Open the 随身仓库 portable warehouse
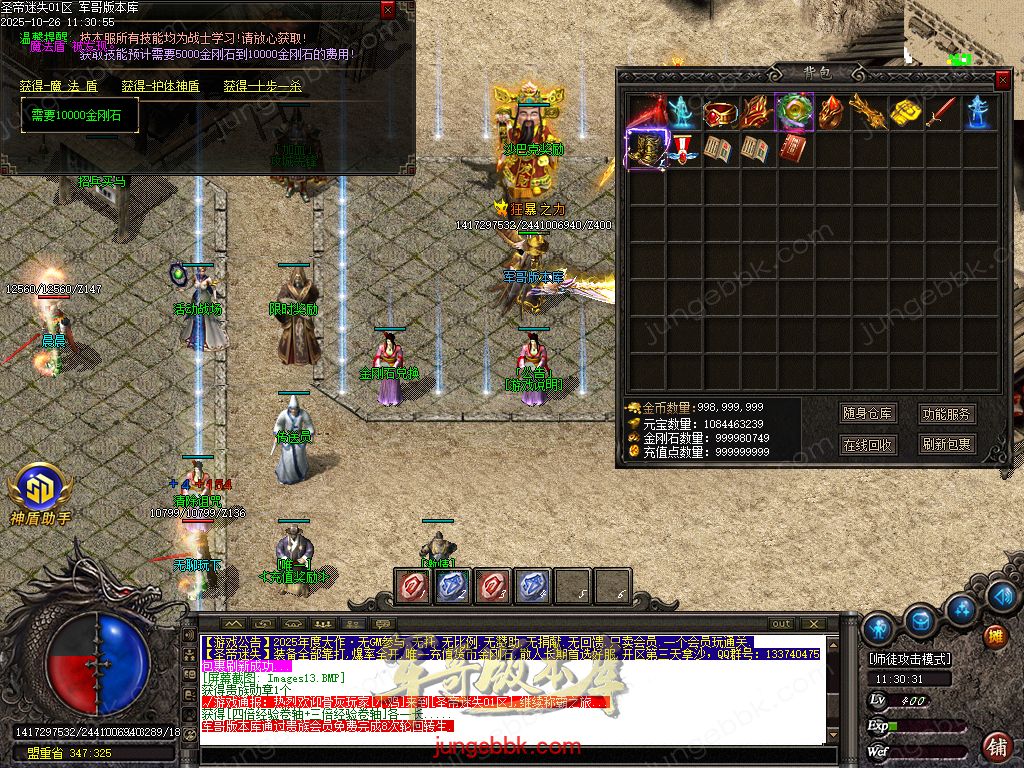 (867, 413)
